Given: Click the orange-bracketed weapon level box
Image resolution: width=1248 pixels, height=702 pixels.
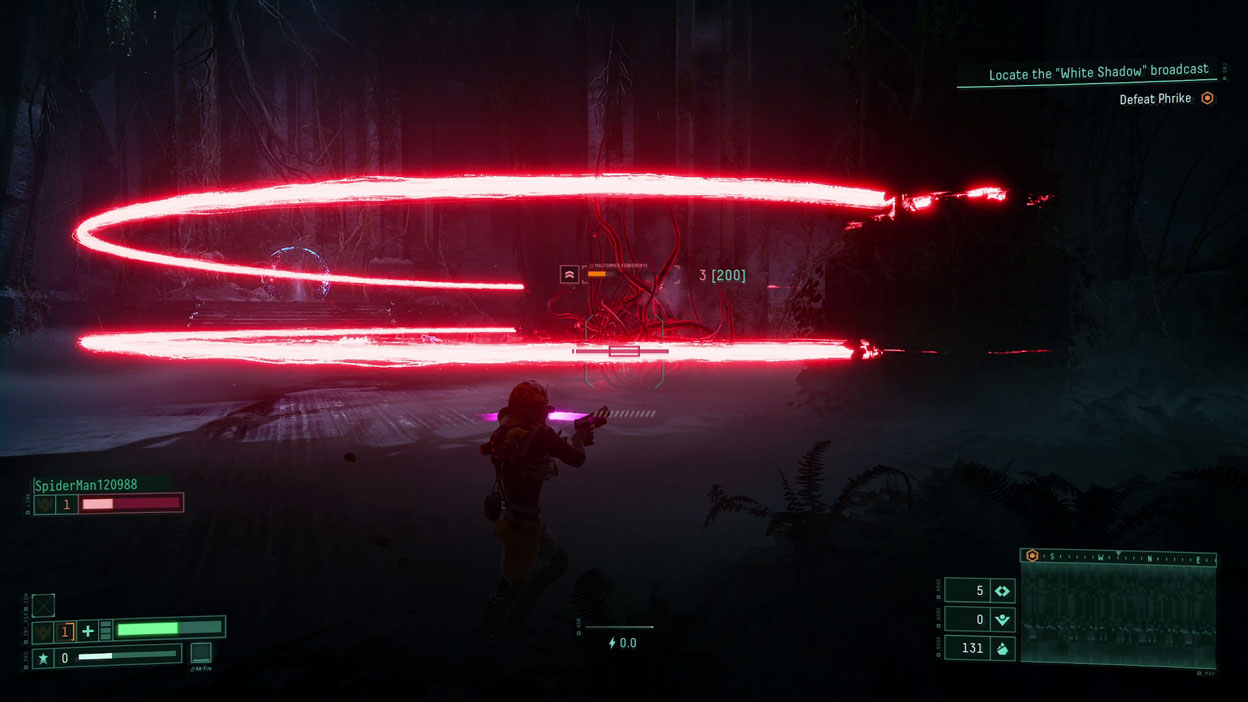Looking at the screenshot, I should [66, 631].
